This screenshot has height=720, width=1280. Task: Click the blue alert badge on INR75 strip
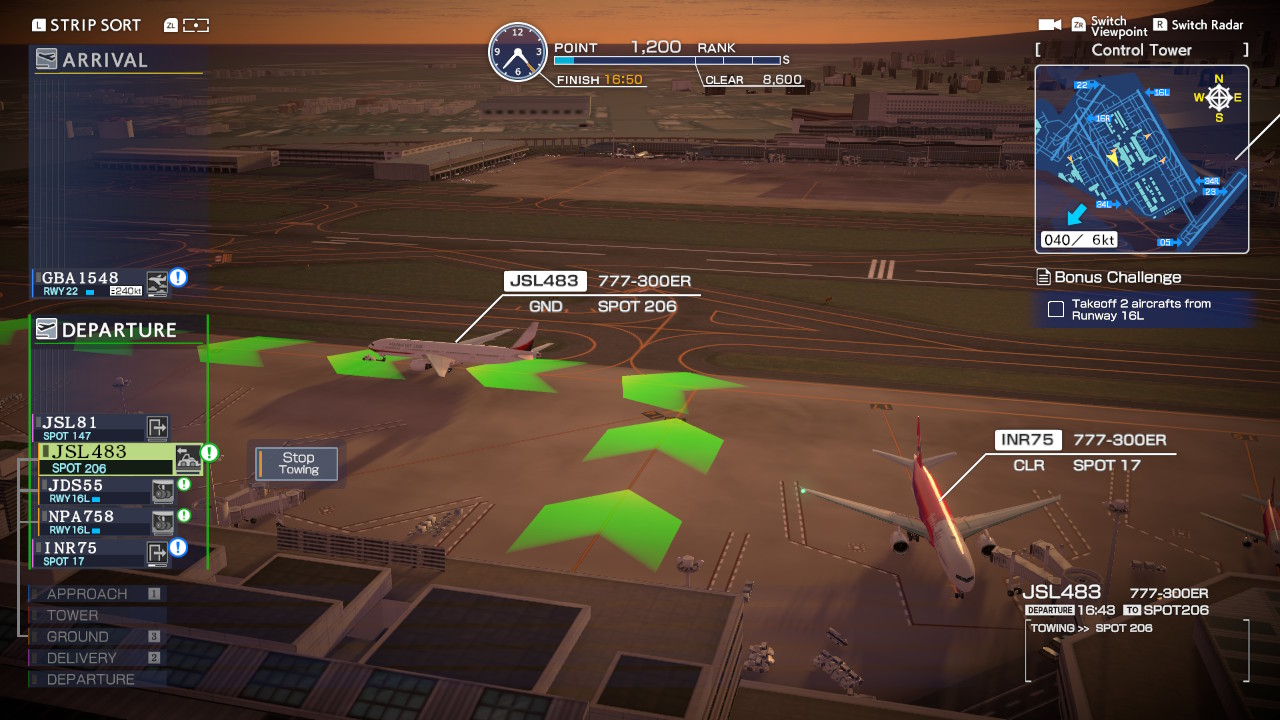pyautogui.click(x=178, y=545)
